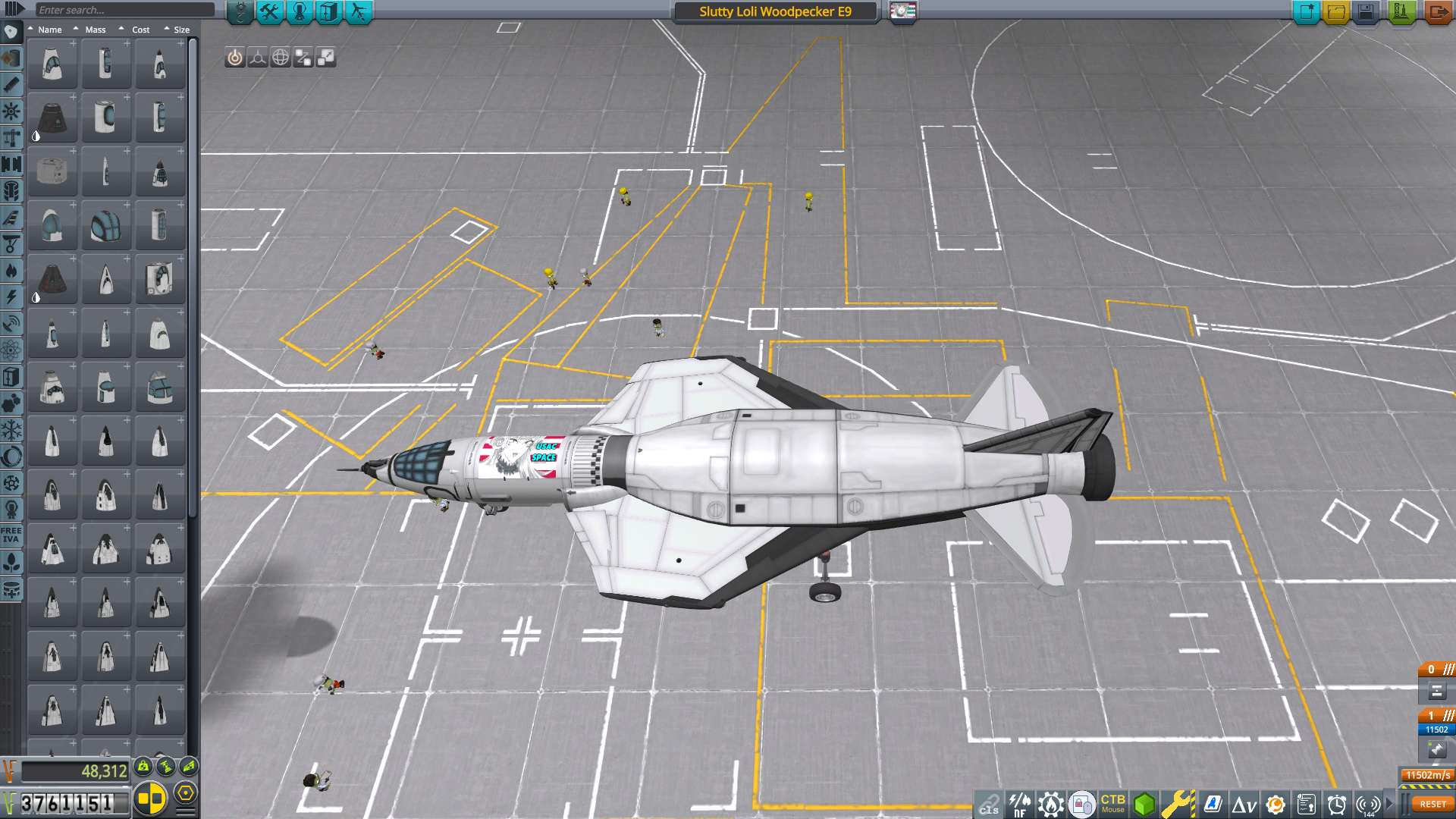
Task: Exit the hangar
Action: (1437, 12)
